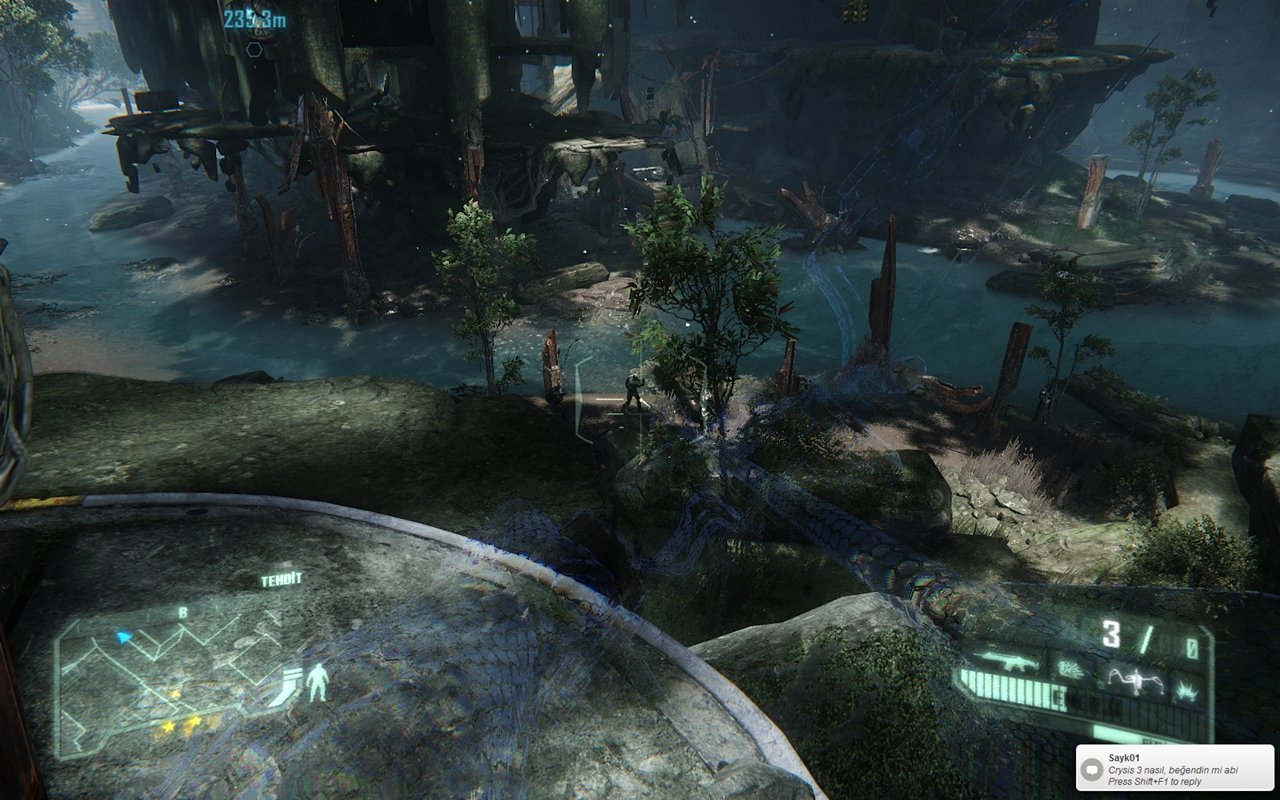Choose the grenade icon beside the rifle
The width and height of the screenshot is (1280, 800).
coord(1071,669)
